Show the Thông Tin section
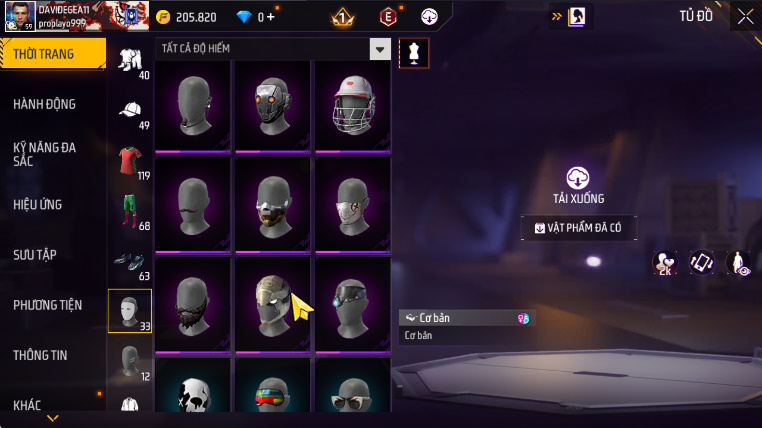 pyautogui.click(x=41, y=354)
